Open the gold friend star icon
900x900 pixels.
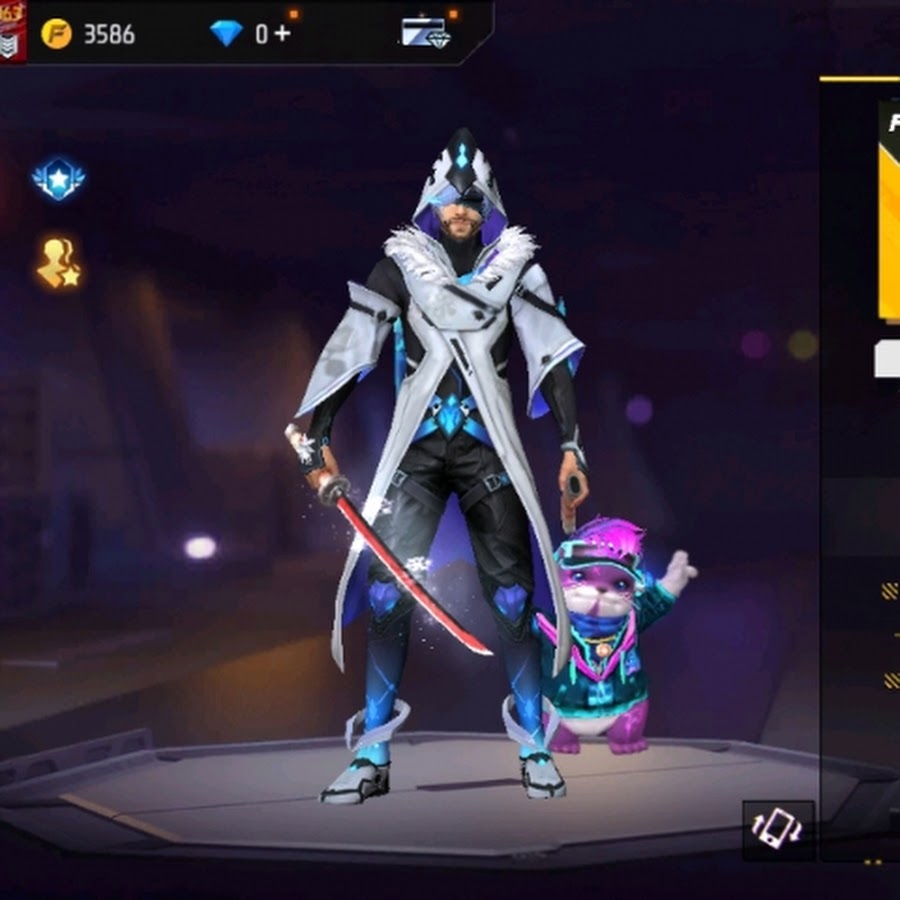point(58,263)
